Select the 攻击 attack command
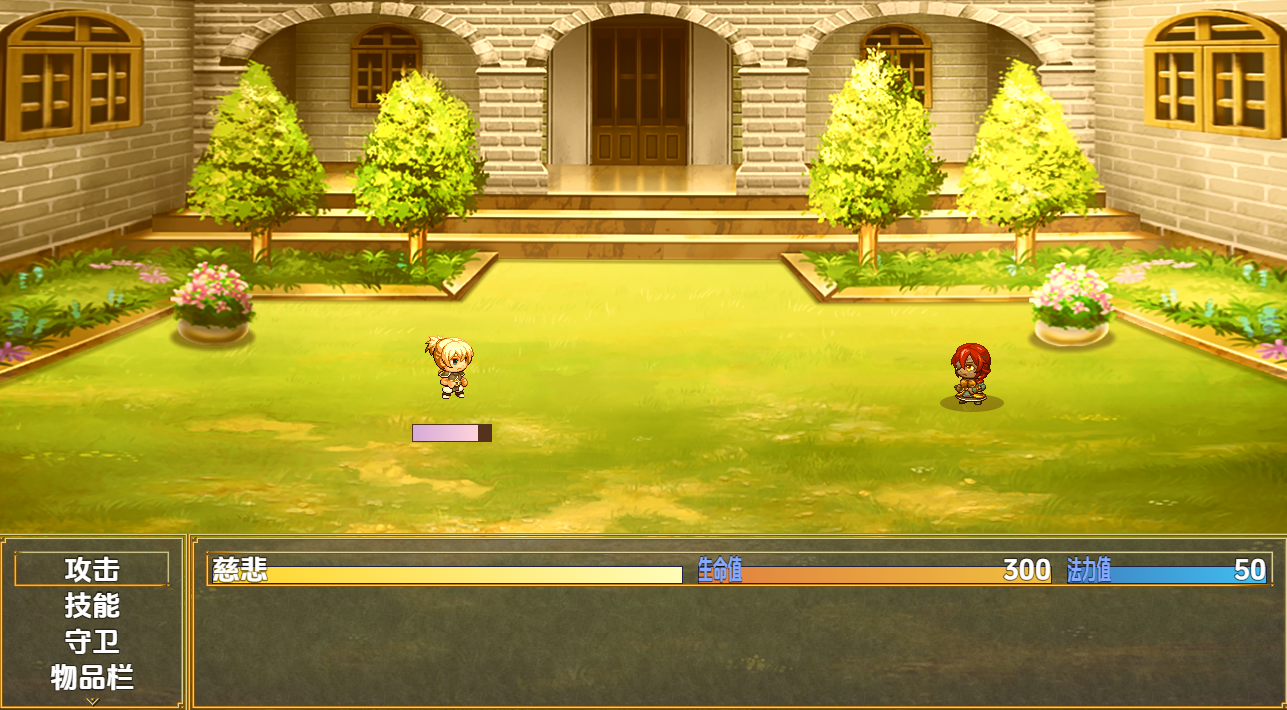 click(x=92, y=569)
